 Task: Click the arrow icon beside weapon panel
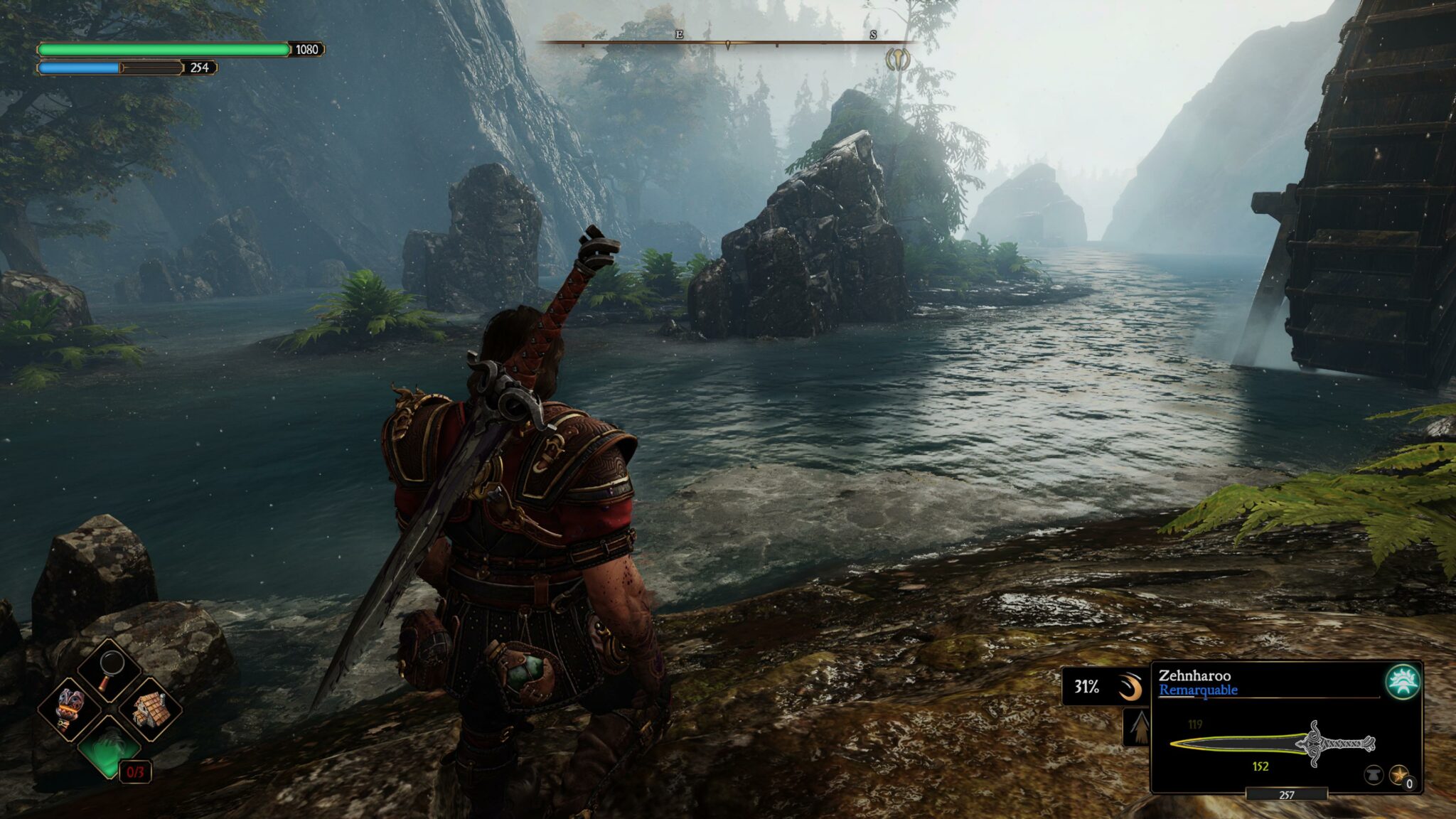tap(1139, 727)
